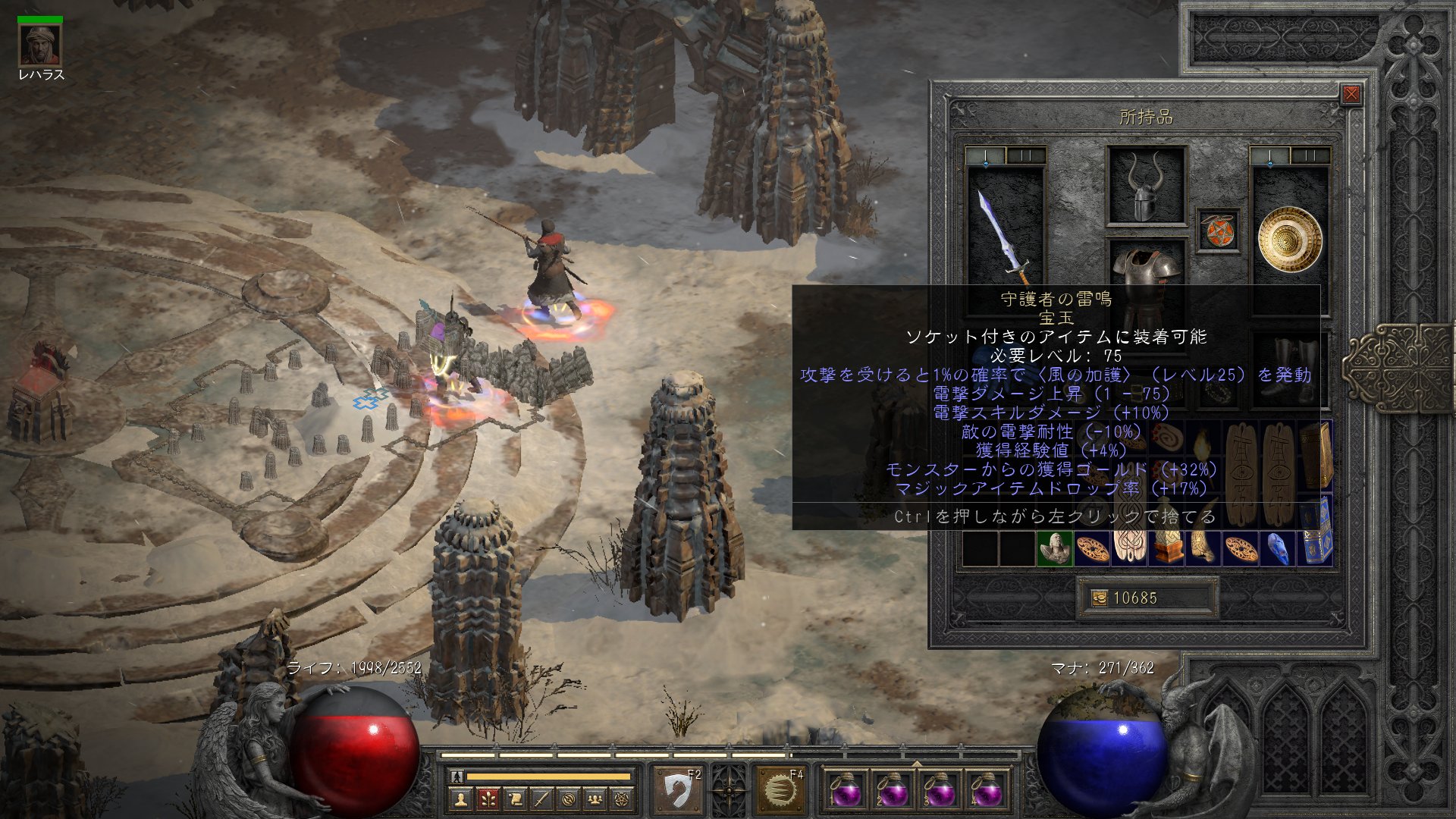Click the blue tome in the inventory
Image resolution: width=1456 pixels, height=819 pixels.
pos(1316,548)
